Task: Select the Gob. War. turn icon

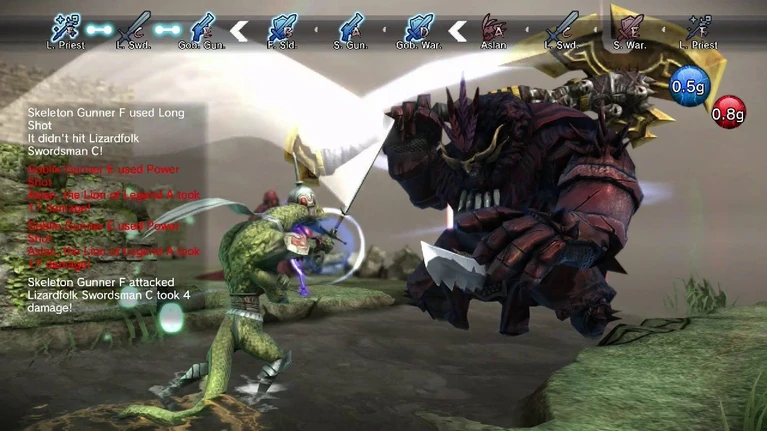Action: point(415,27)
